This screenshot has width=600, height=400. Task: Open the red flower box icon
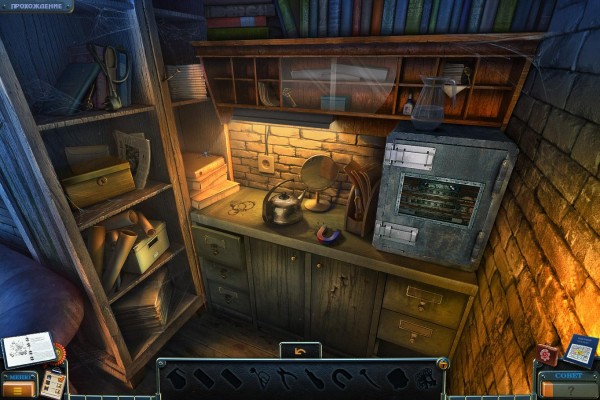(547, 355)
